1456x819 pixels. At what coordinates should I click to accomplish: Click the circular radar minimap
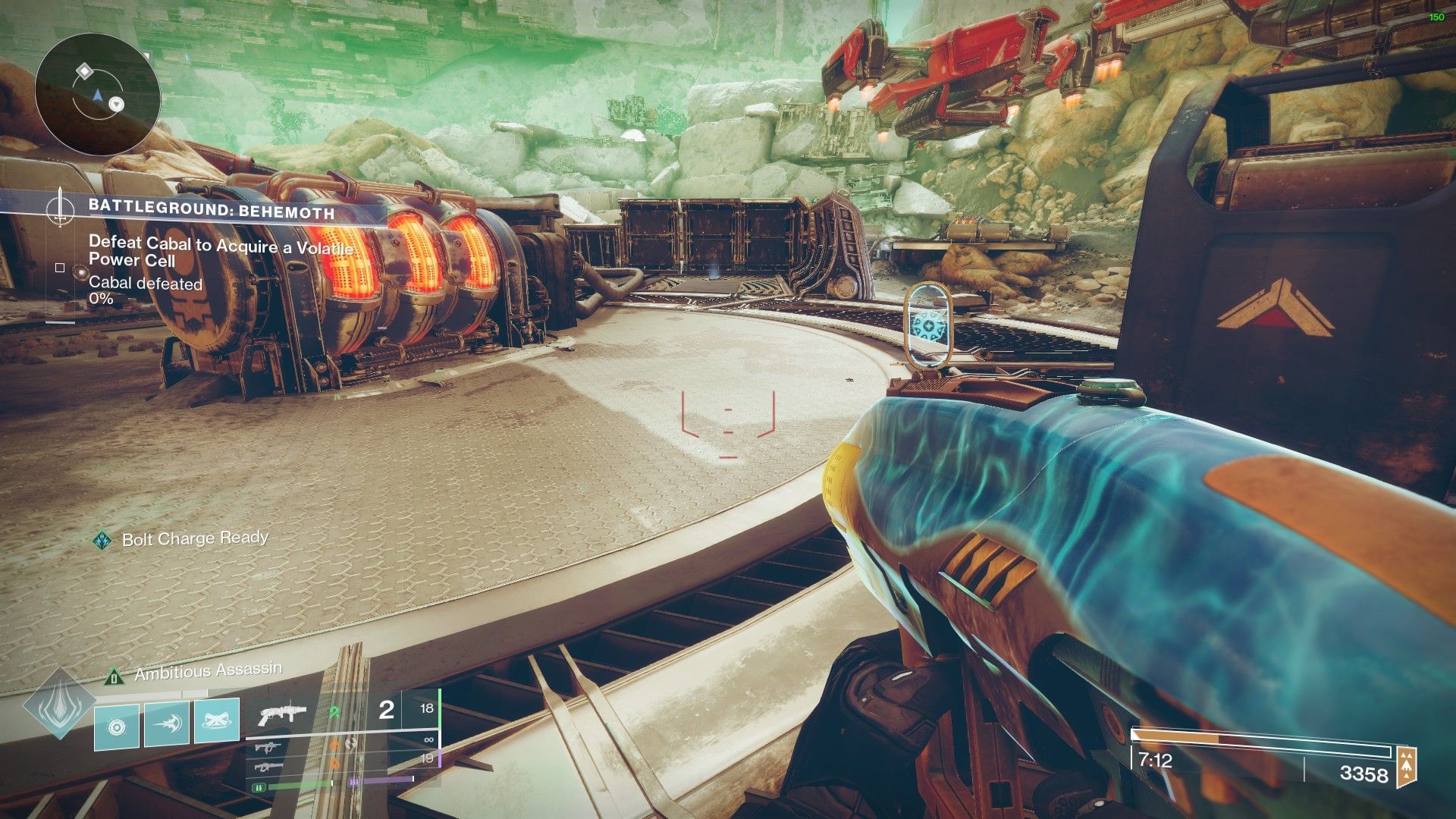(98, 95)
